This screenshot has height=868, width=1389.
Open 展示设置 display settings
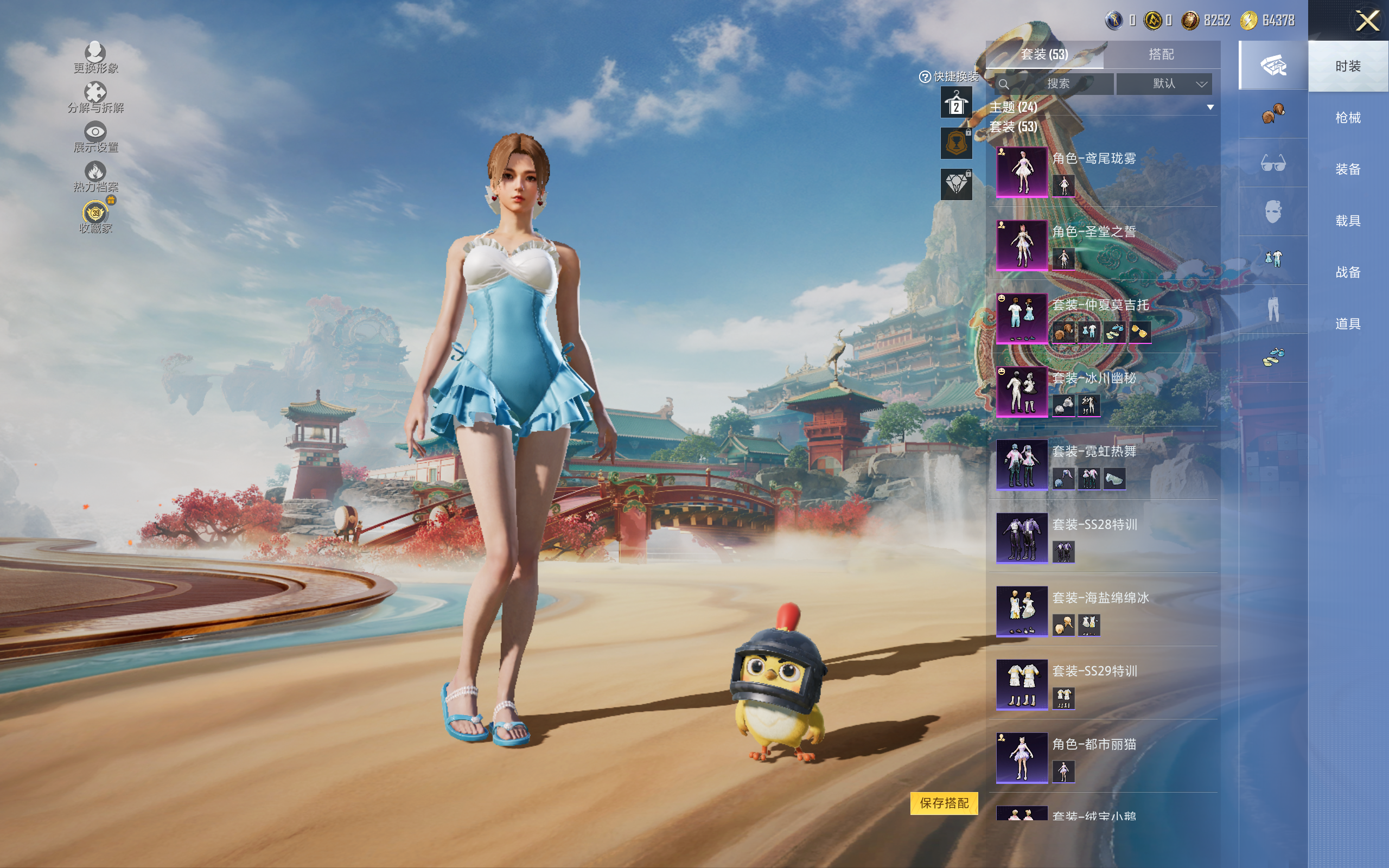[95, 137]
